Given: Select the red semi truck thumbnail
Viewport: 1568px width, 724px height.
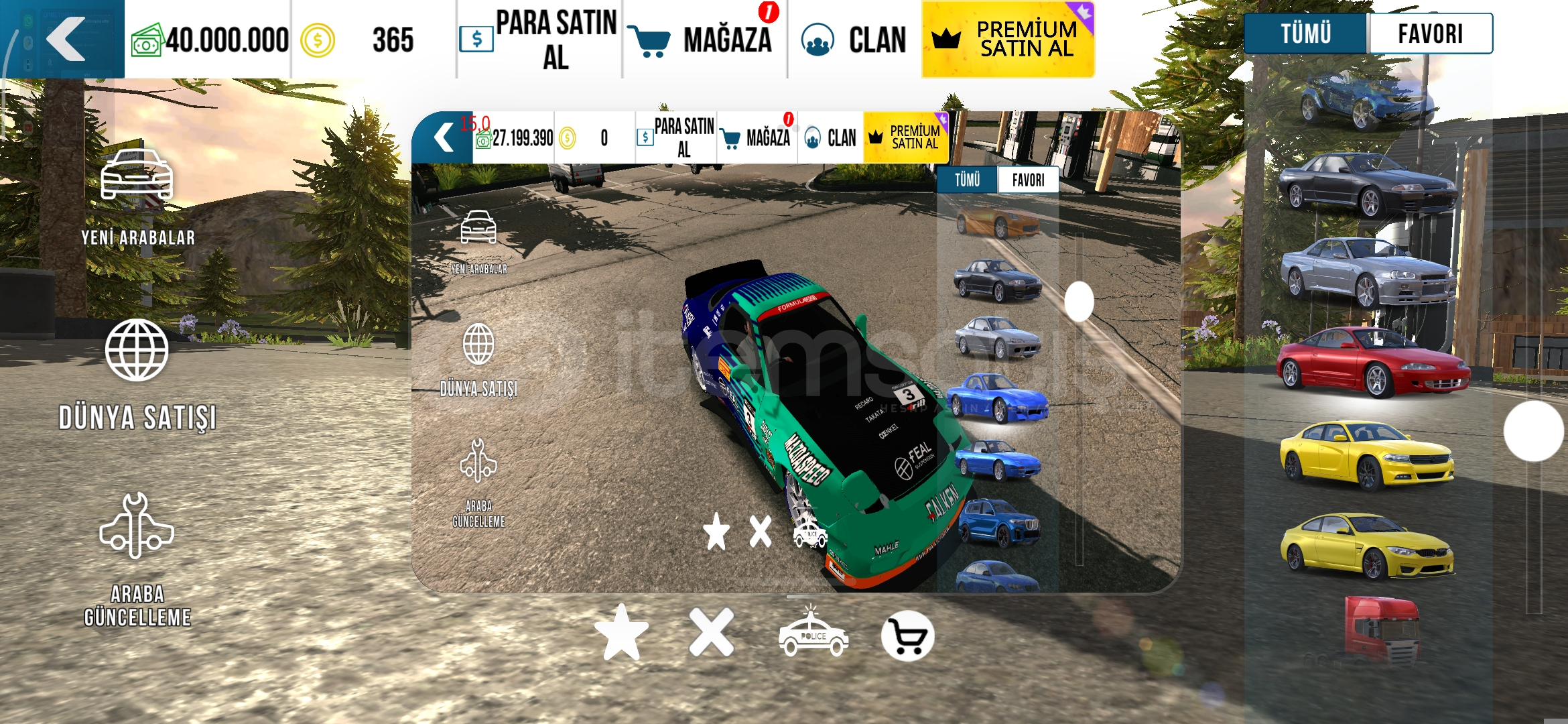Looking at the screenshot, I should 1382,630.
